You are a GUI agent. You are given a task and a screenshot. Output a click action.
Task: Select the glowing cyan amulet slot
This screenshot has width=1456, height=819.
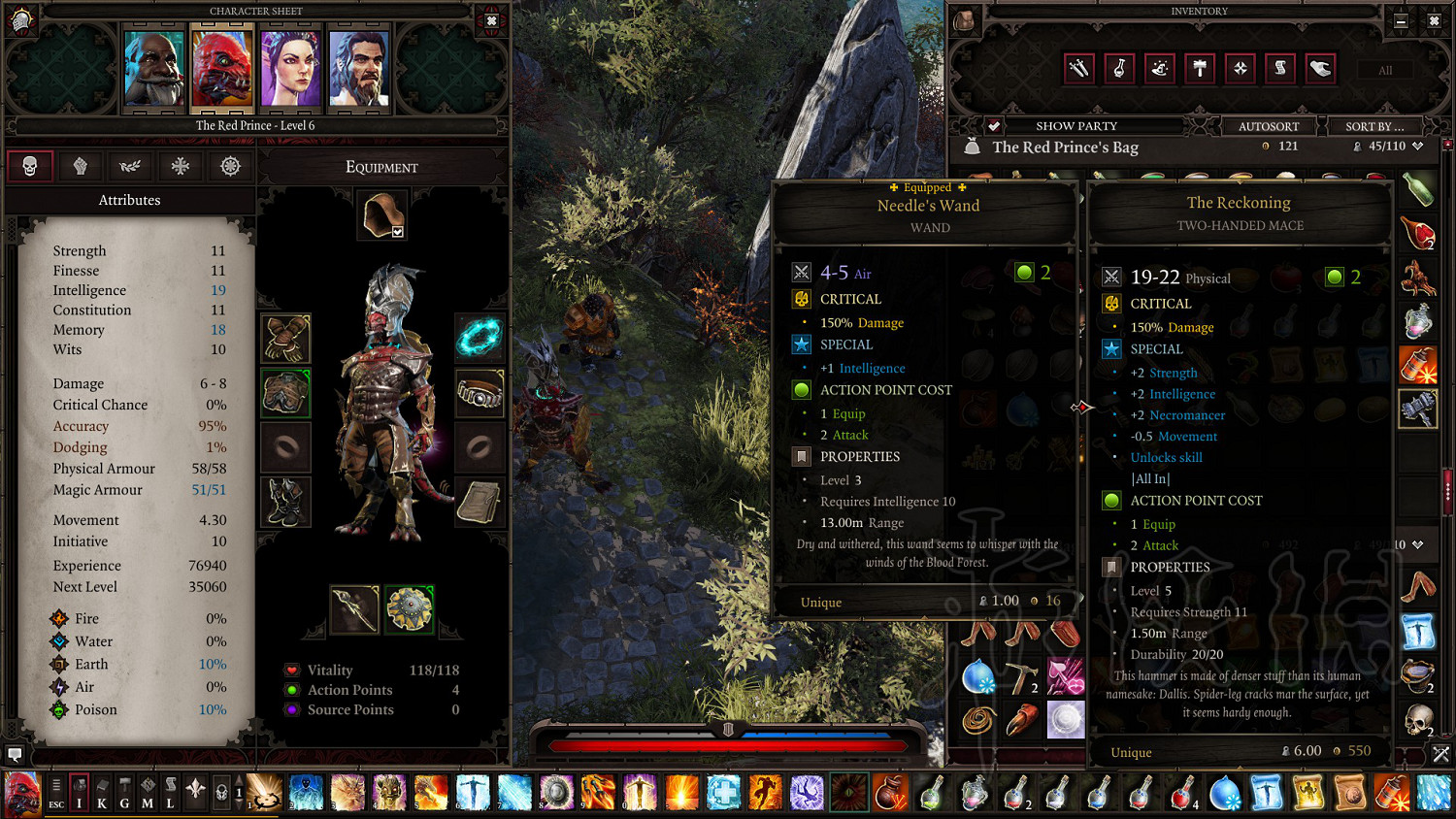(x=480, y=338)
